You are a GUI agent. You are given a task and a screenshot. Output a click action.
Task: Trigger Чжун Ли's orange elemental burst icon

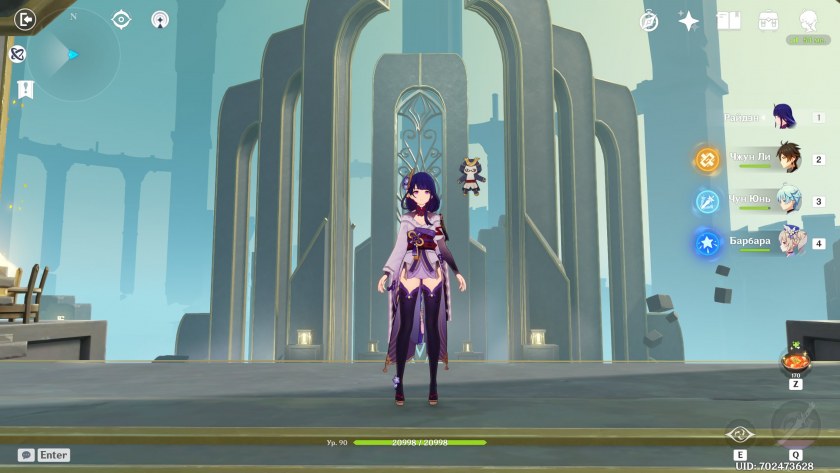707,158
